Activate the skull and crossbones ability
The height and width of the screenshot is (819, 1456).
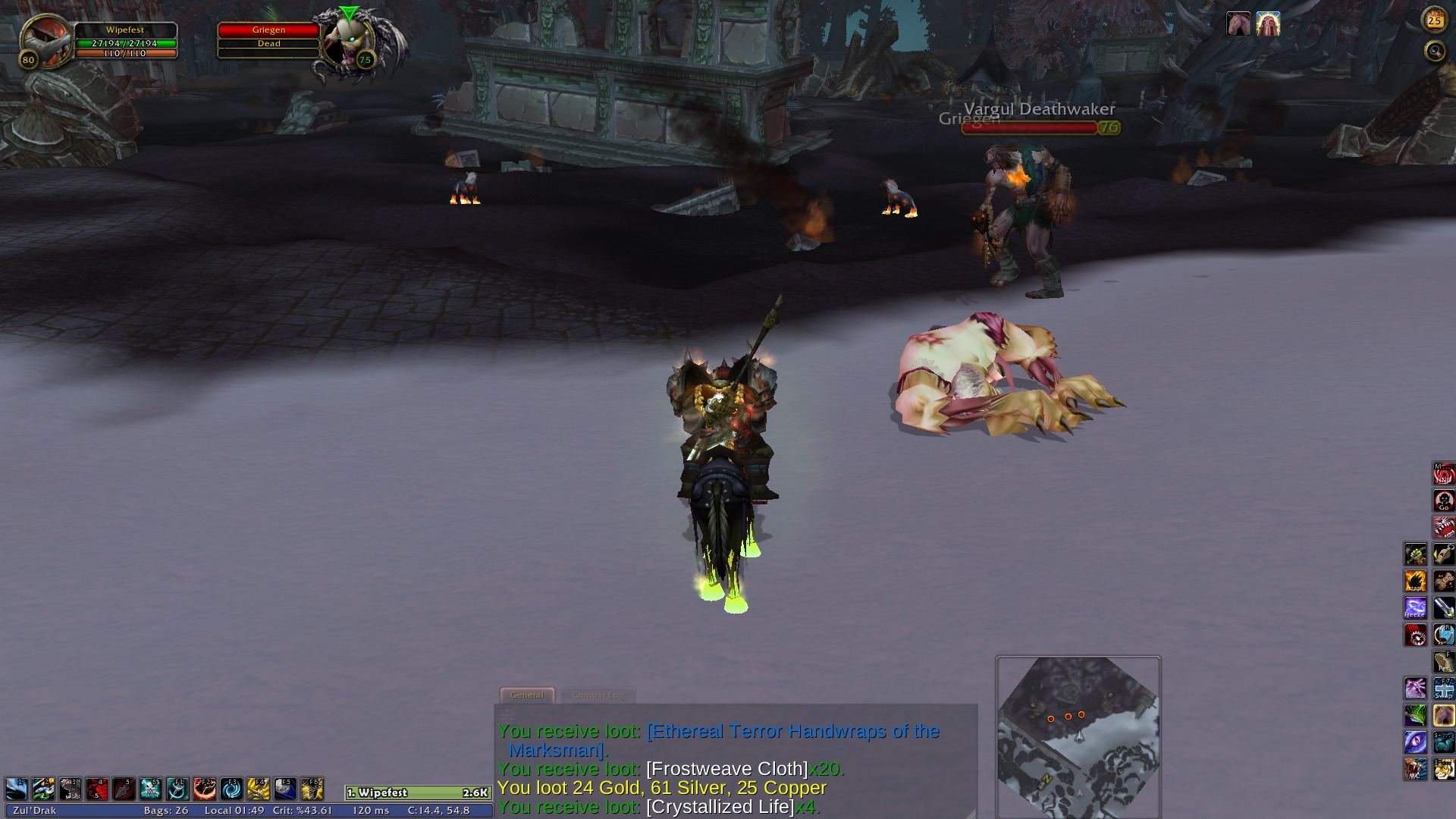(x=151, y=789)
